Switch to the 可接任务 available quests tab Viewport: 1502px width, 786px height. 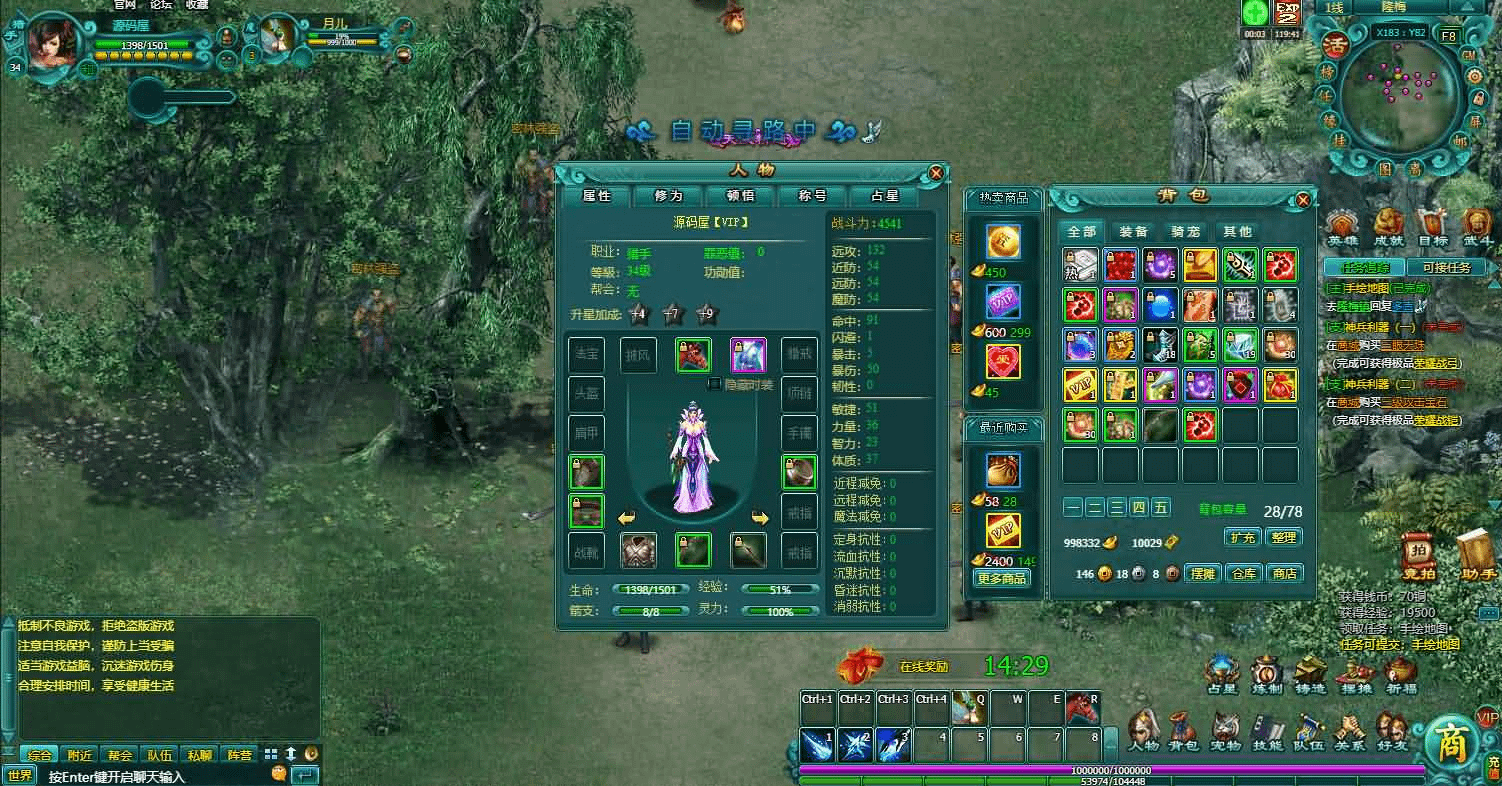(1445, 267)
